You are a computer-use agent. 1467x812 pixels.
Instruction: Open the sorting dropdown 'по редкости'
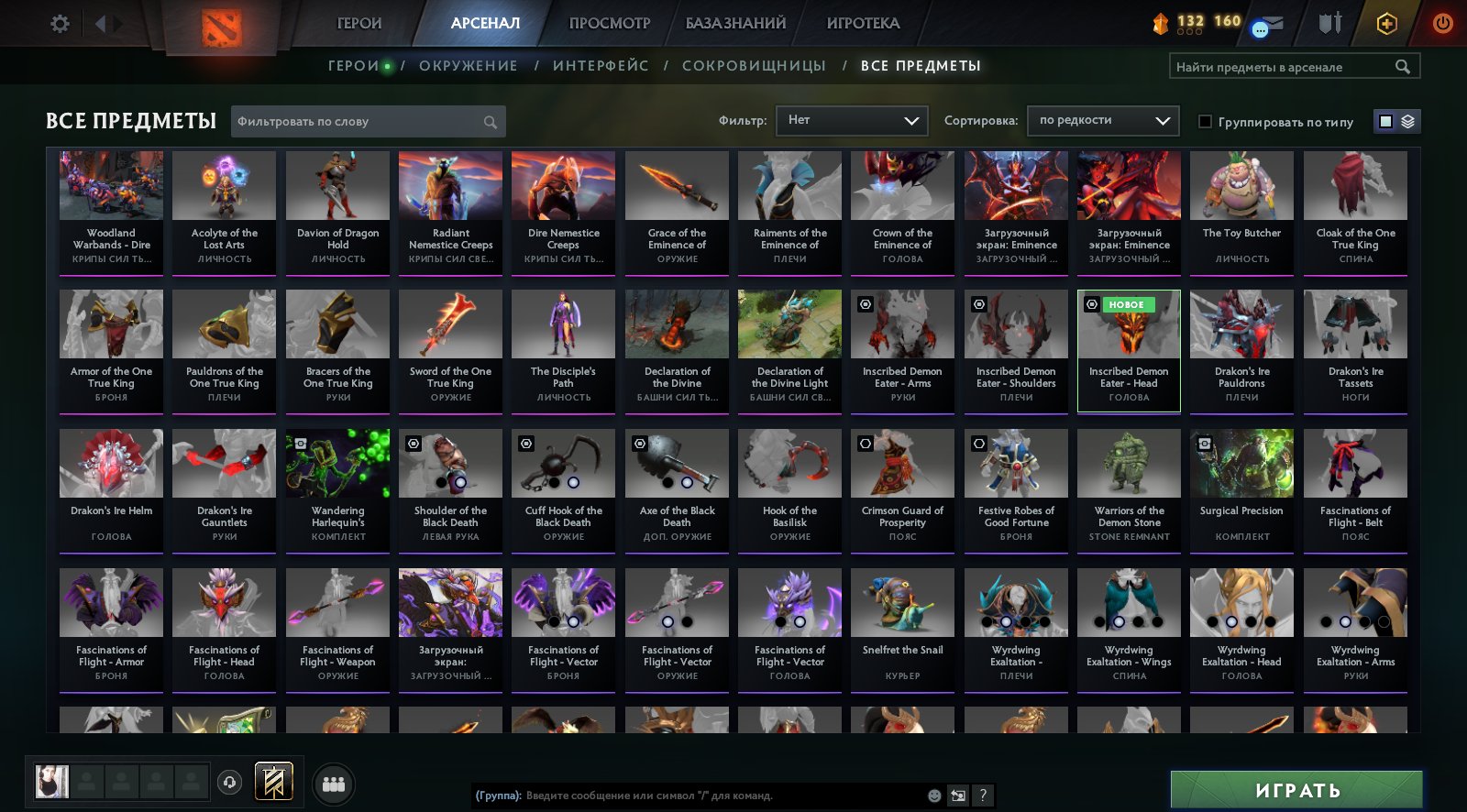pos(1103,120)
